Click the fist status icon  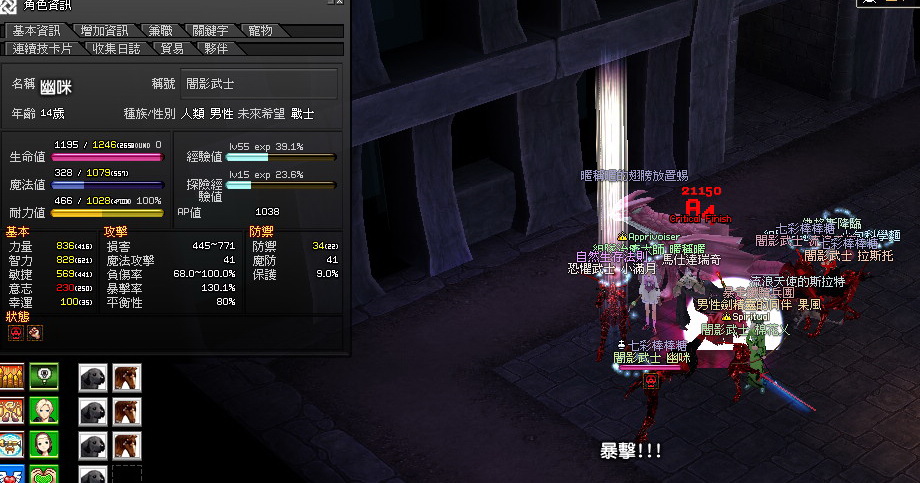33,332
